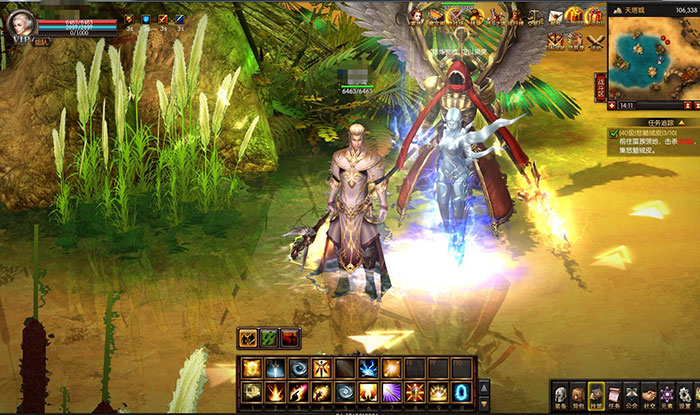Viewport: 700px width, 415px height.
Task: Select the green claw stance icon above hotbar
Action: coord(268,338)
